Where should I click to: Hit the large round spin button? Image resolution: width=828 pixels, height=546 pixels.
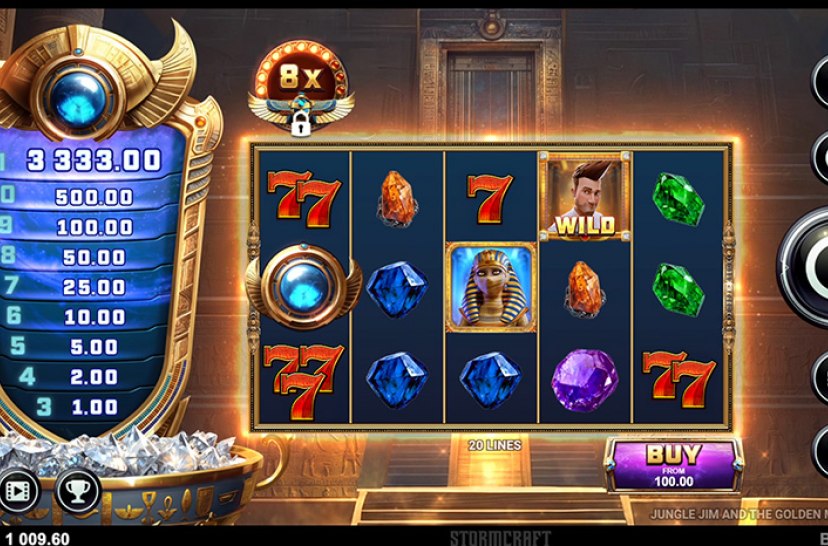pyautogui.click(x=812, y=269)
